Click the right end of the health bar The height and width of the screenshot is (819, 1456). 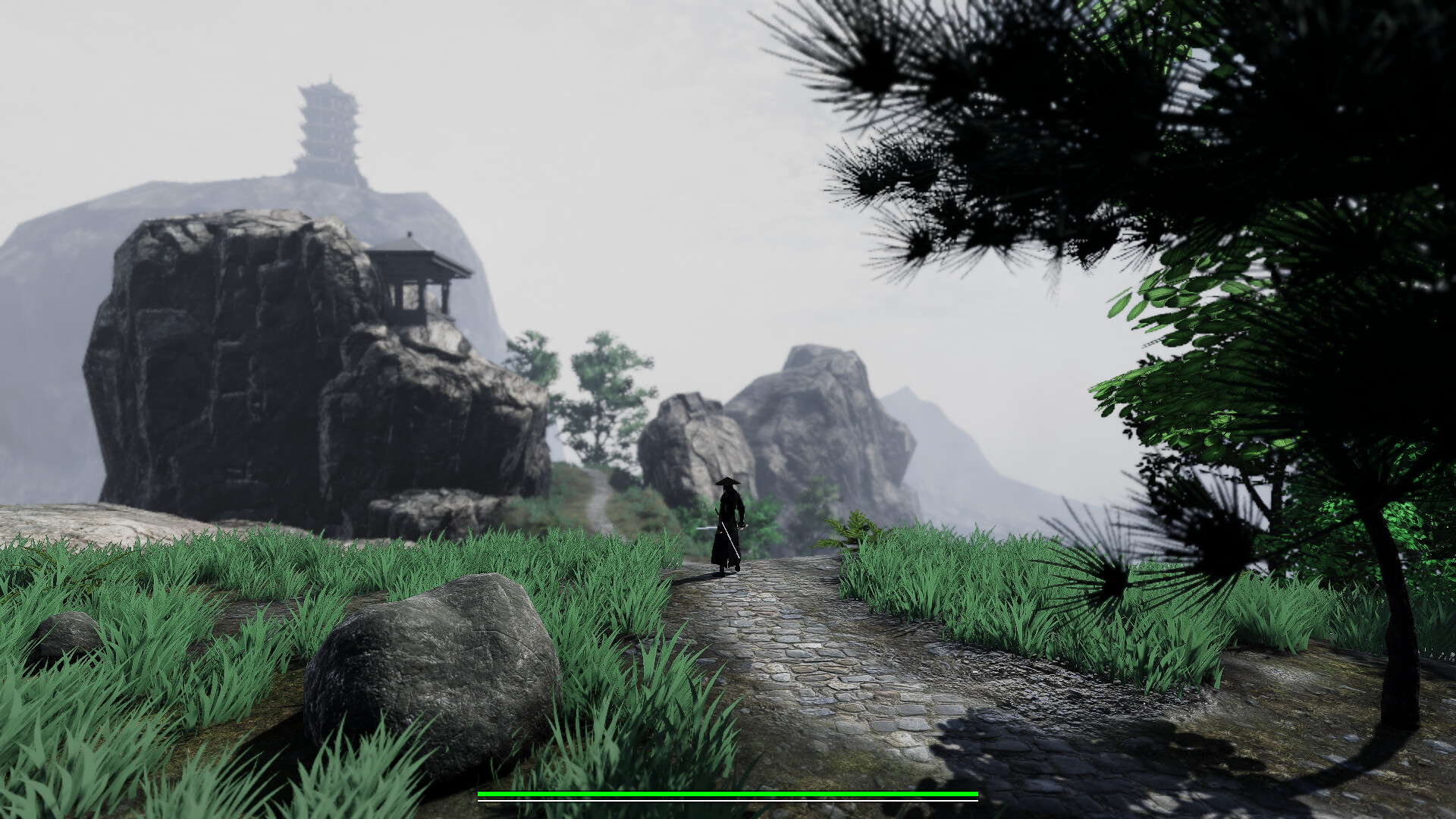point(973,794)
